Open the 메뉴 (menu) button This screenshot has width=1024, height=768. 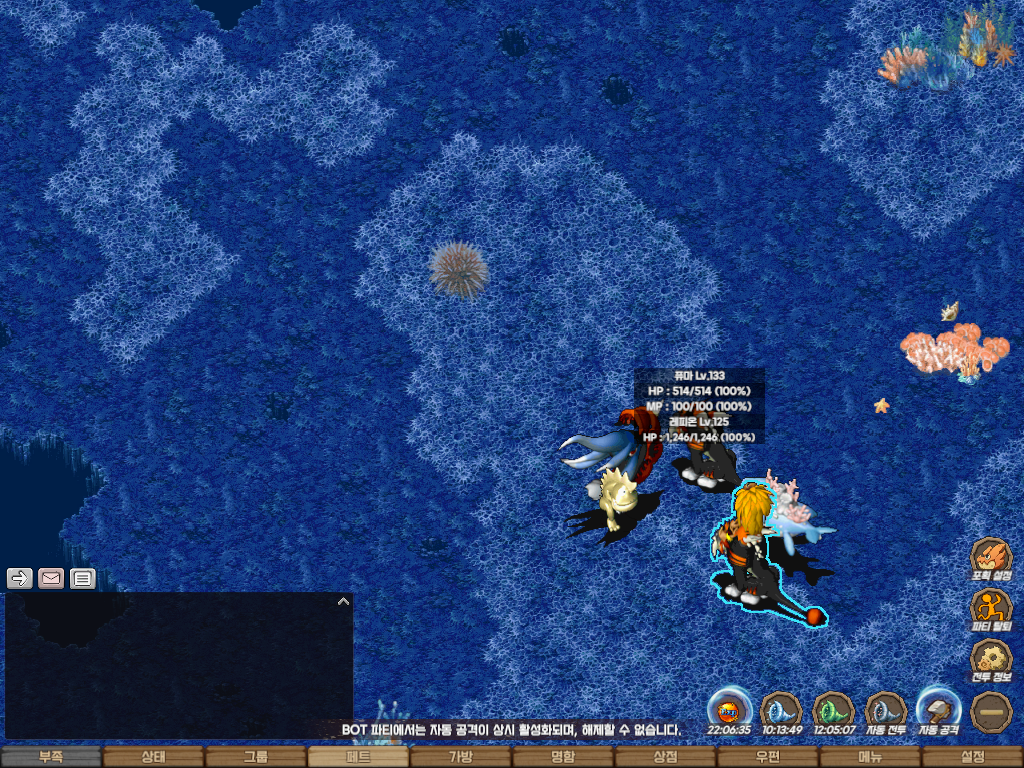coord(870,757)
